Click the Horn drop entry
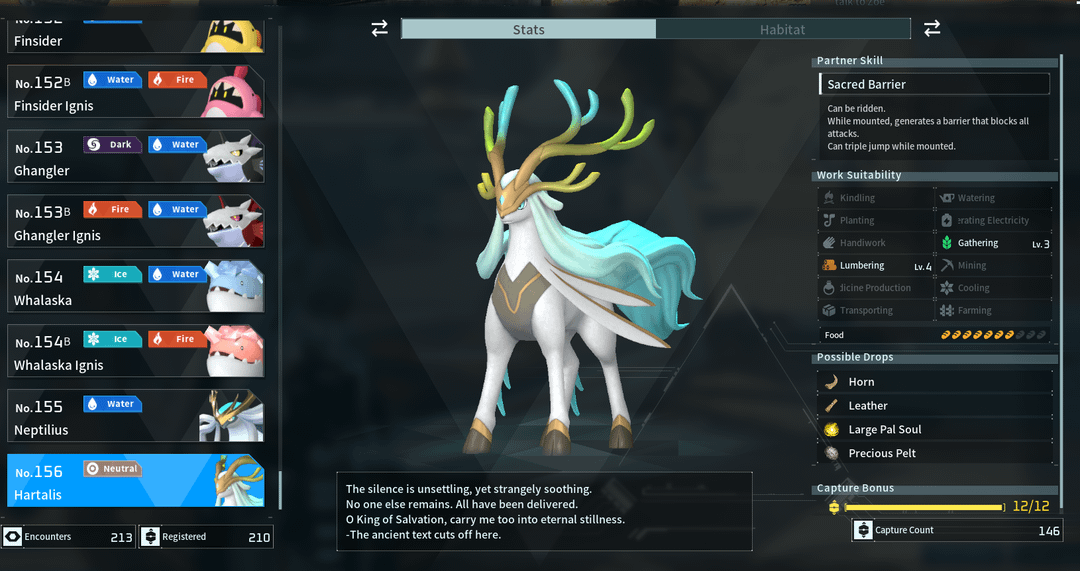The height and width of the screenshot is (571, 1080). coord(934,382)
